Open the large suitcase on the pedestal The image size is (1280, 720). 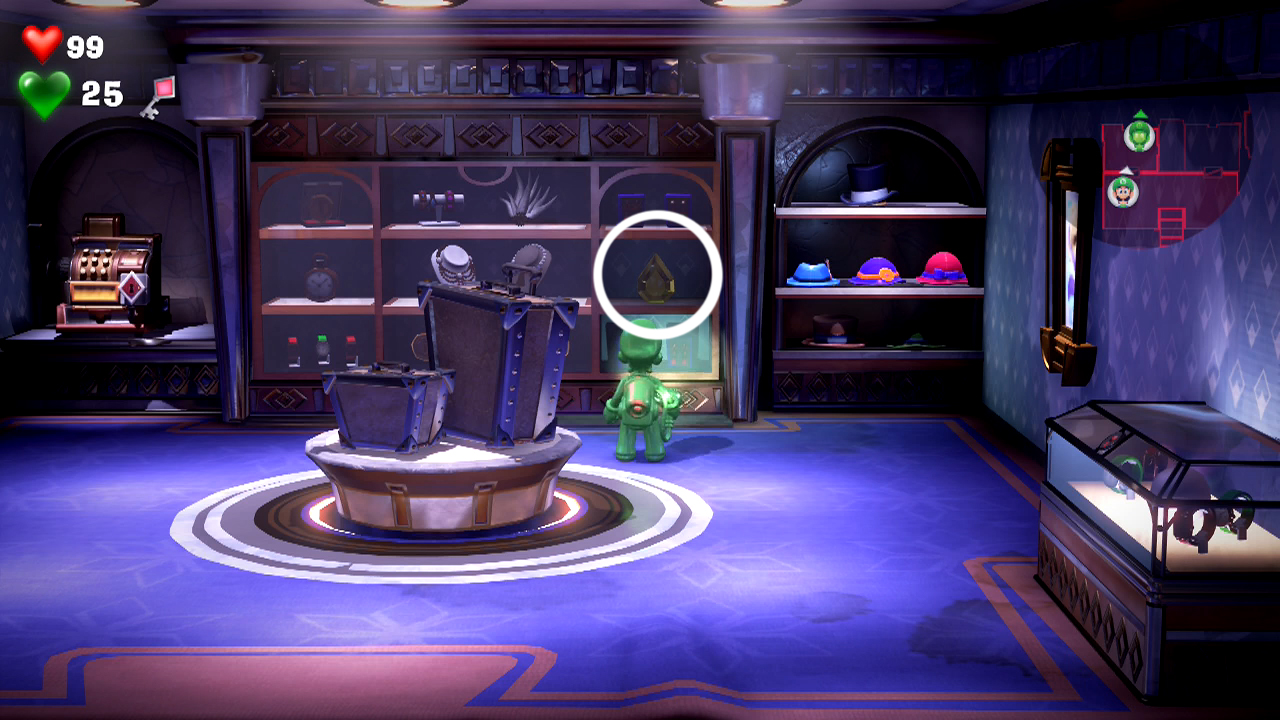(490, 360)
